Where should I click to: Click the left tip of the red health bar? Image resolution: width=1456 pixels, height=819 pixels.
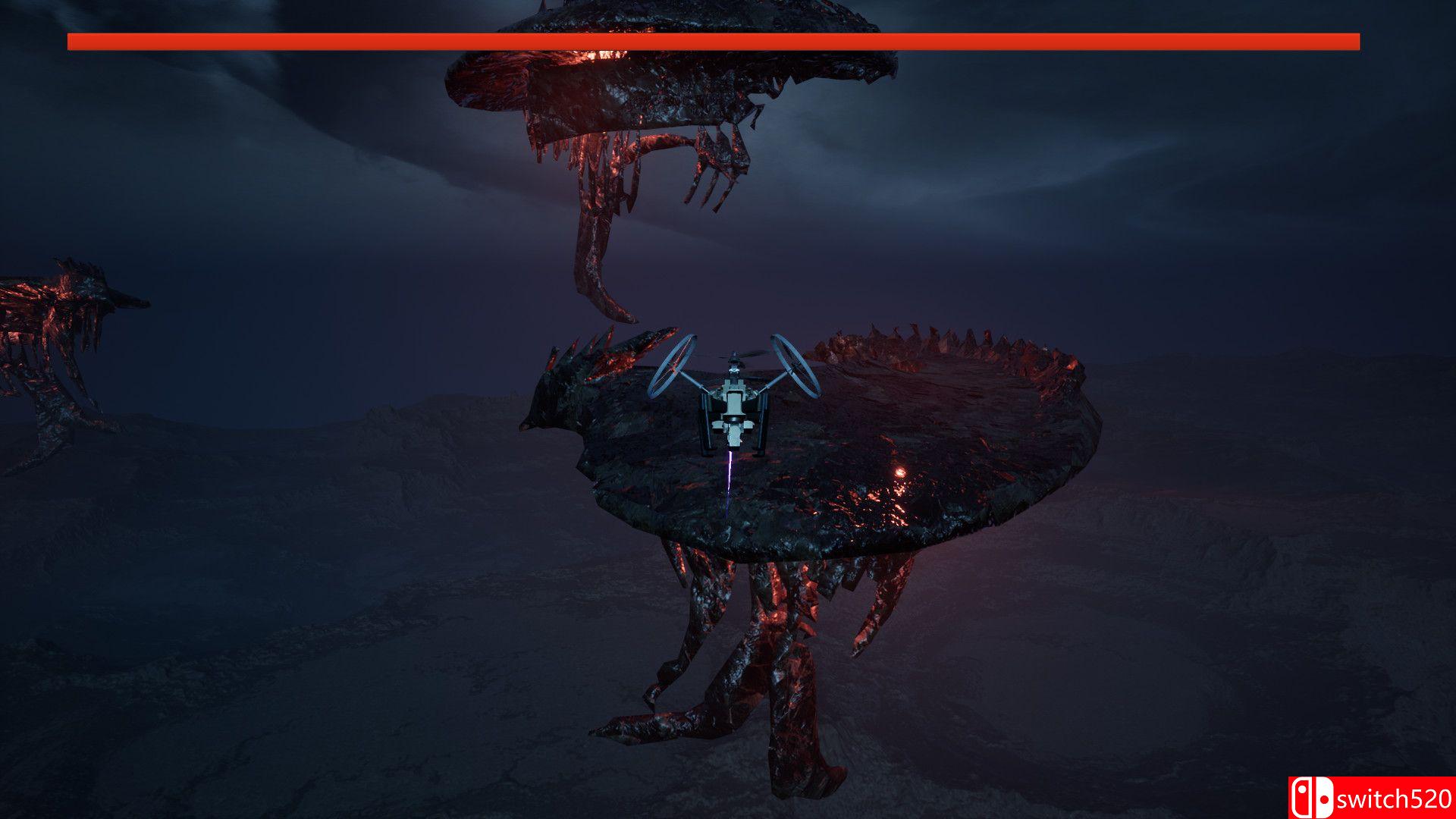pyautogui.click(x=72, y=42)
